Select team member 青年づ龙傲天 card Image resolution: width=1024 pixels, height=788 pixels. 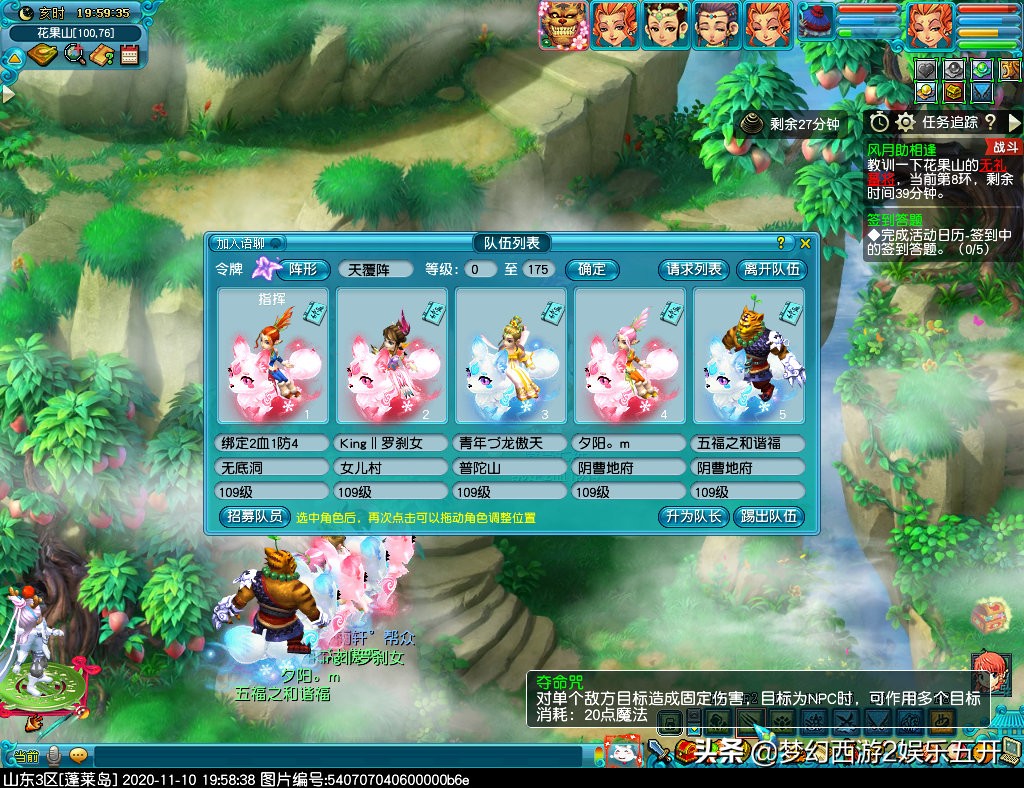[510, 356]
